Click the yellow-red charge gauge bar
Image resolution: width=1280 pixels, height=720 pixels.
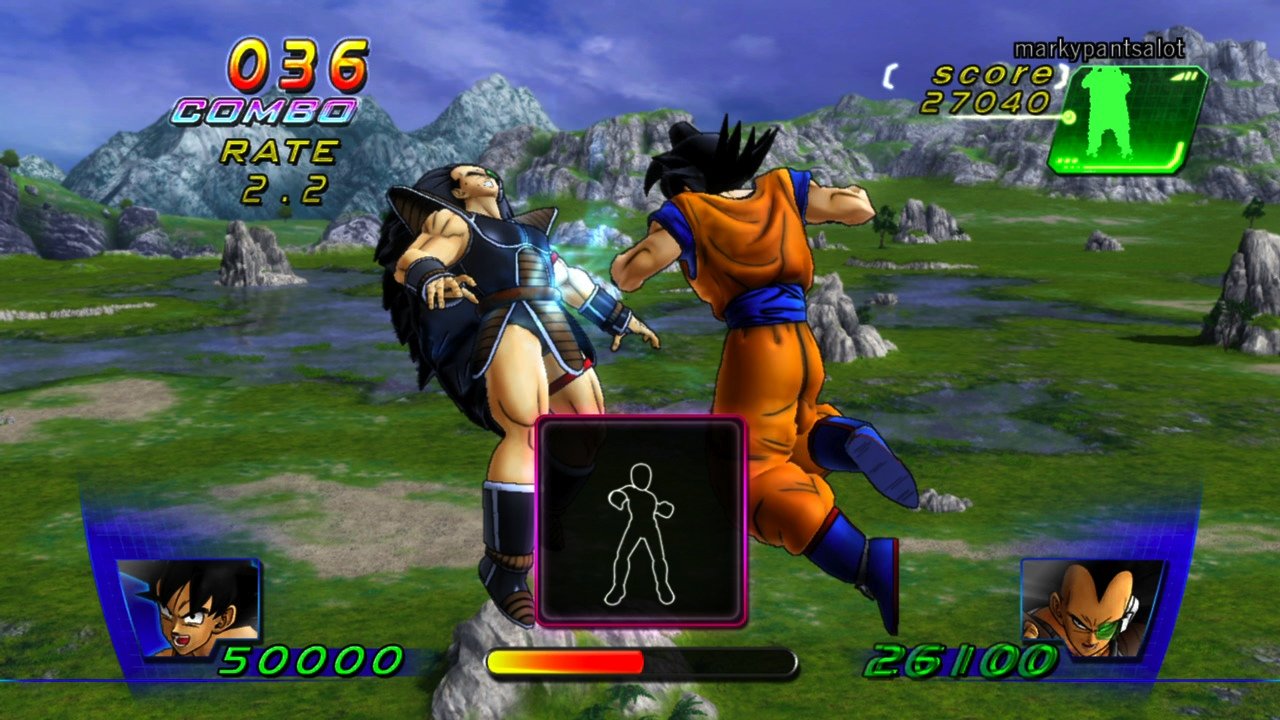(640, 662)
